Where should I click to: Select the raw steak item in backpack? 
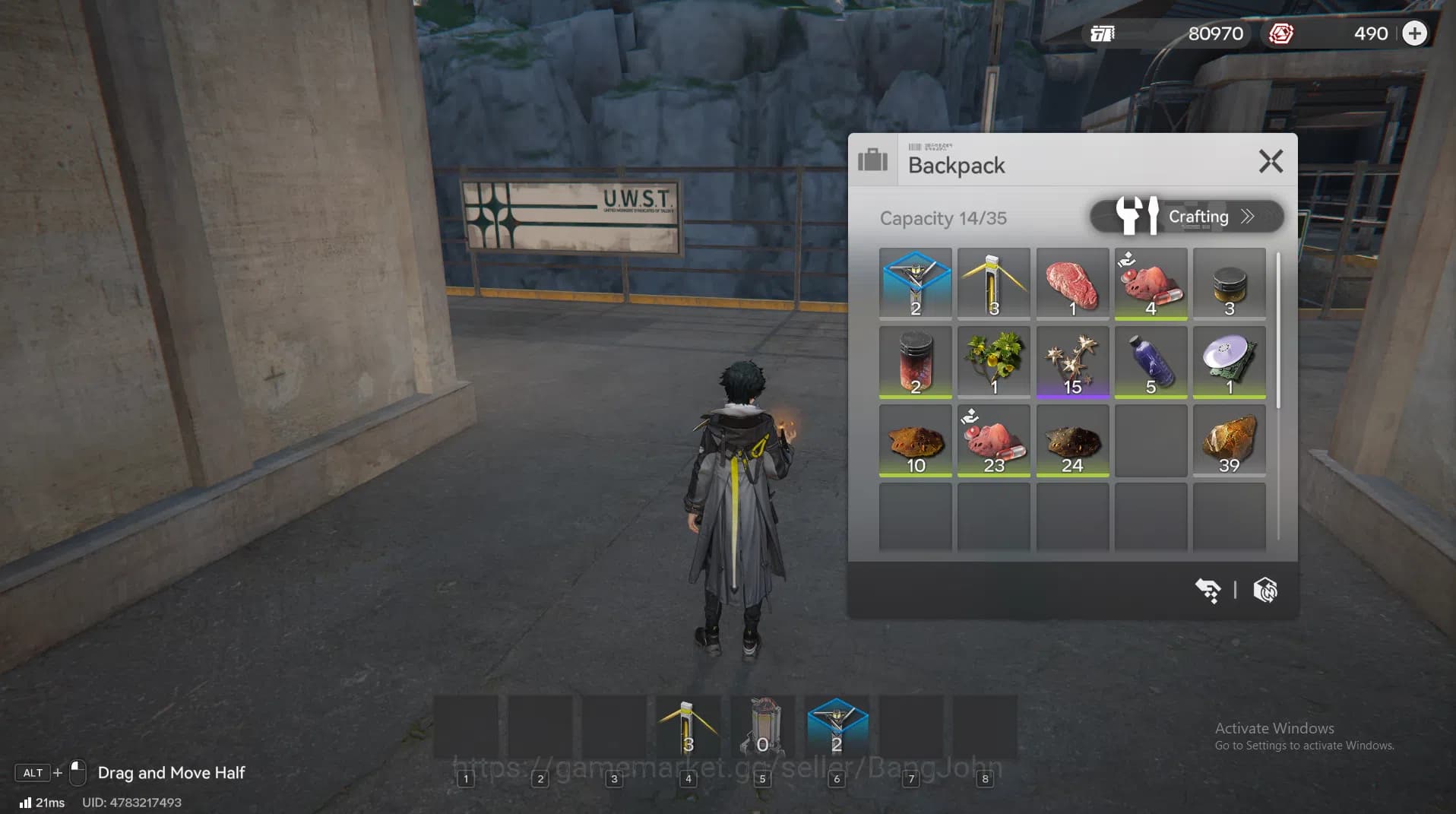pos(1071,283)
